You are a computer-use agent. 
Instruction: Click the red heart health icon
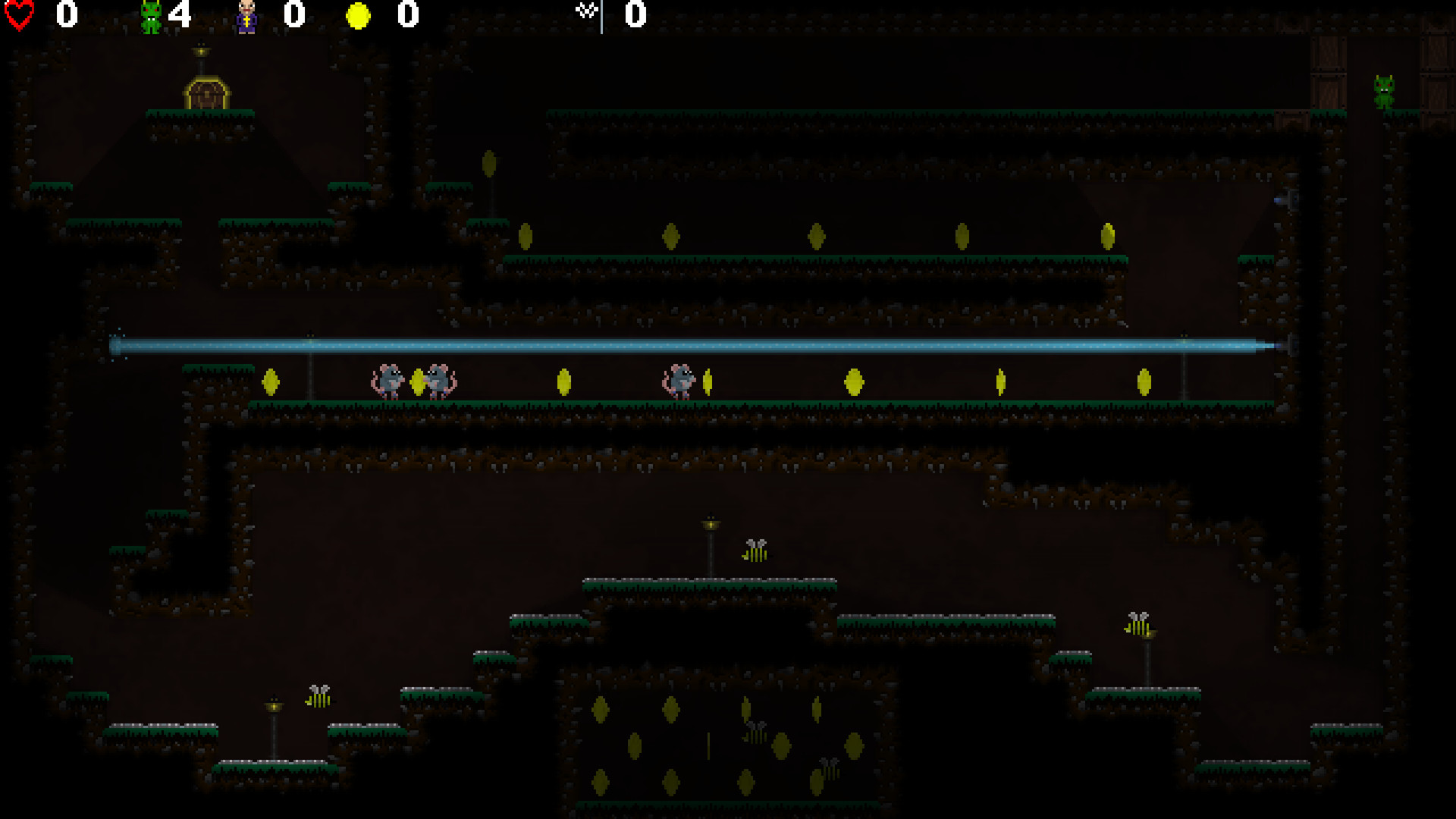coord(20,14)
